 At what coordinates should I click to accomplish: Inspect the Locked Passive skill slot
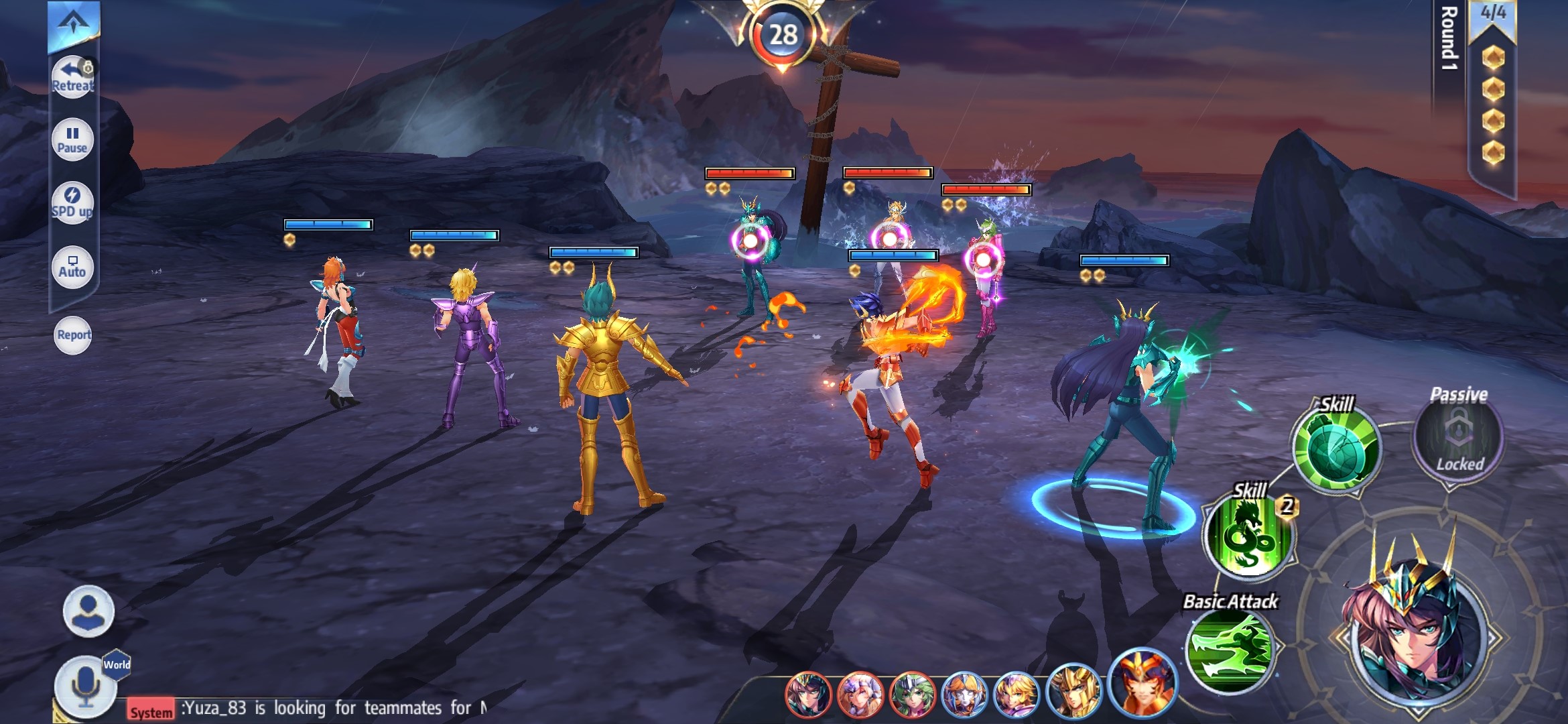click(x=1458, y=436)
